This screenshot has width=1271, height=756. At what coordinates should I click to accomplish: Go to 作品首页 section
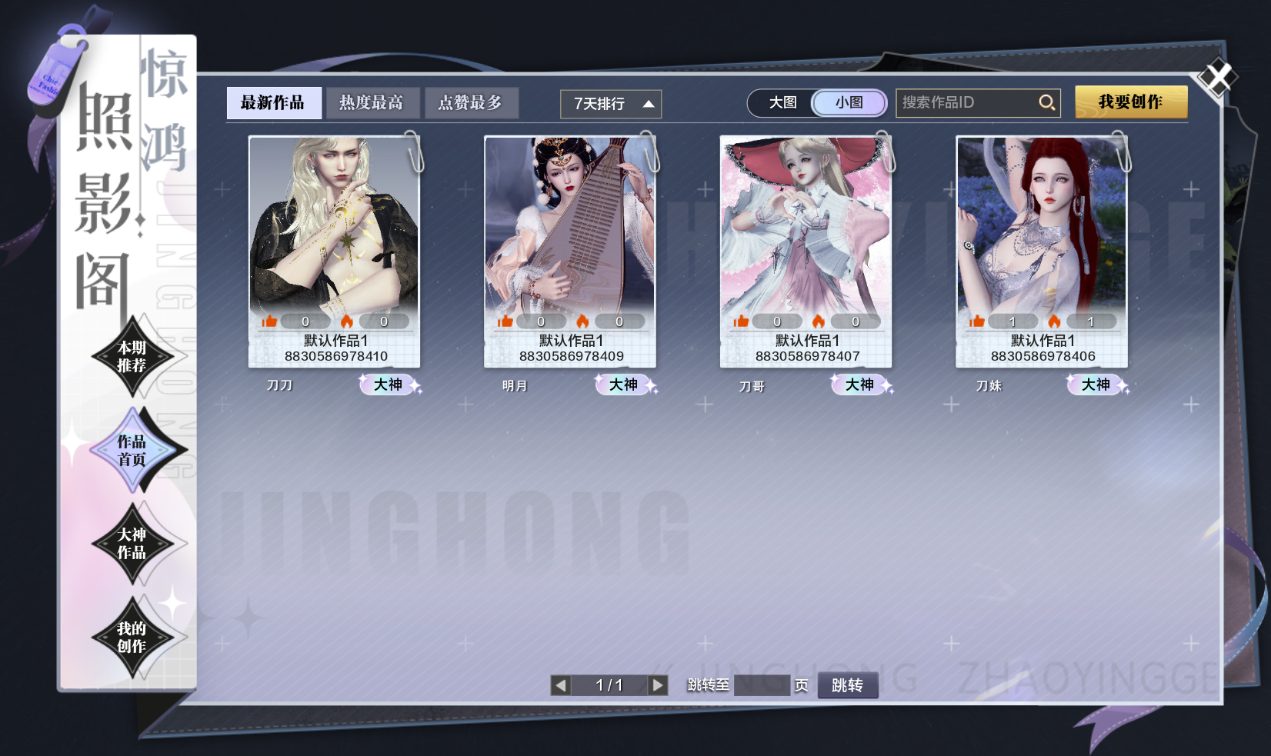click(x=132, y=450)
